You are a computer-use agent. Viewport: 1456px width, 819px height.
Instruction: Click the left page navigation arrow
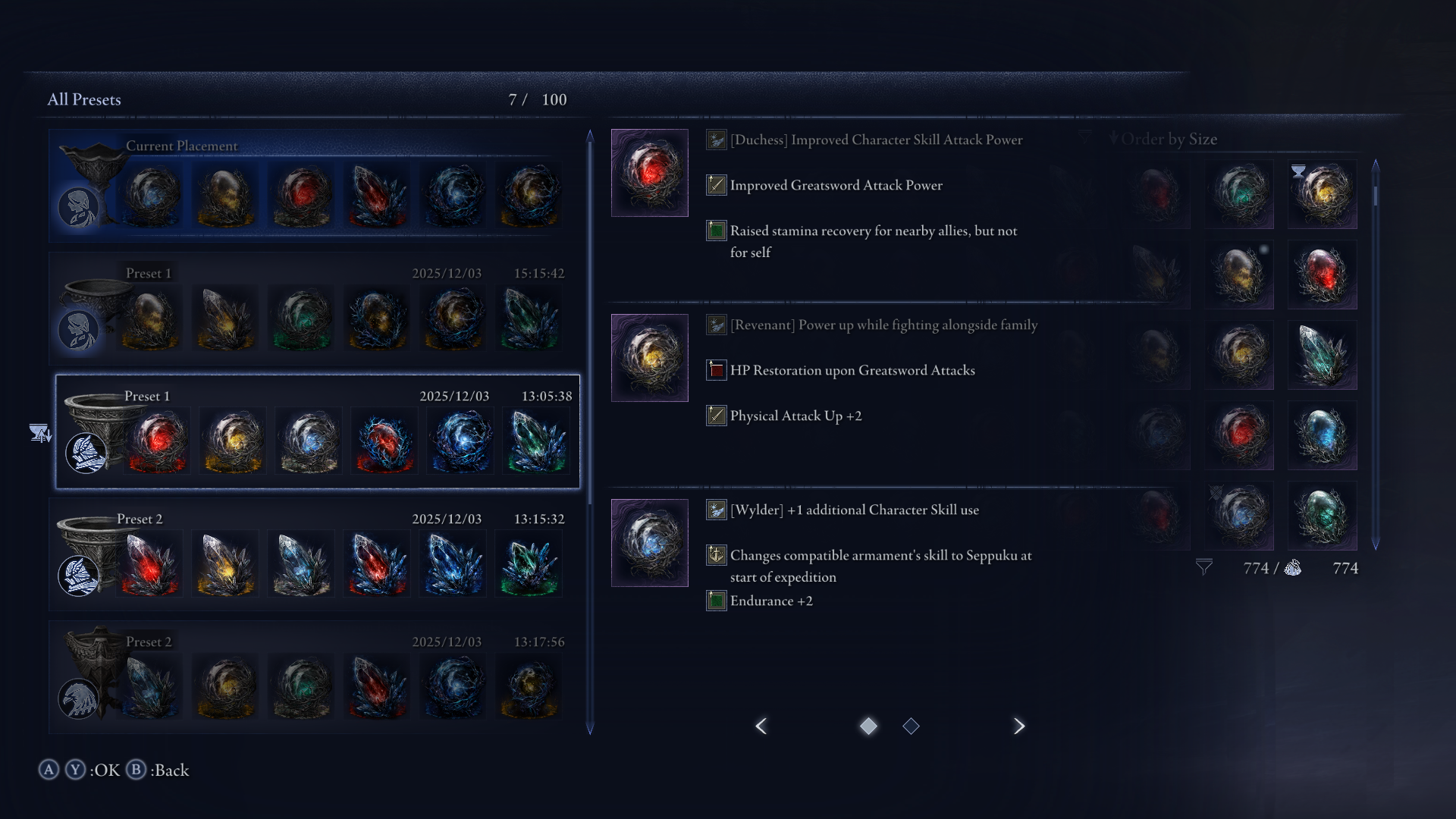coord(761,726)
